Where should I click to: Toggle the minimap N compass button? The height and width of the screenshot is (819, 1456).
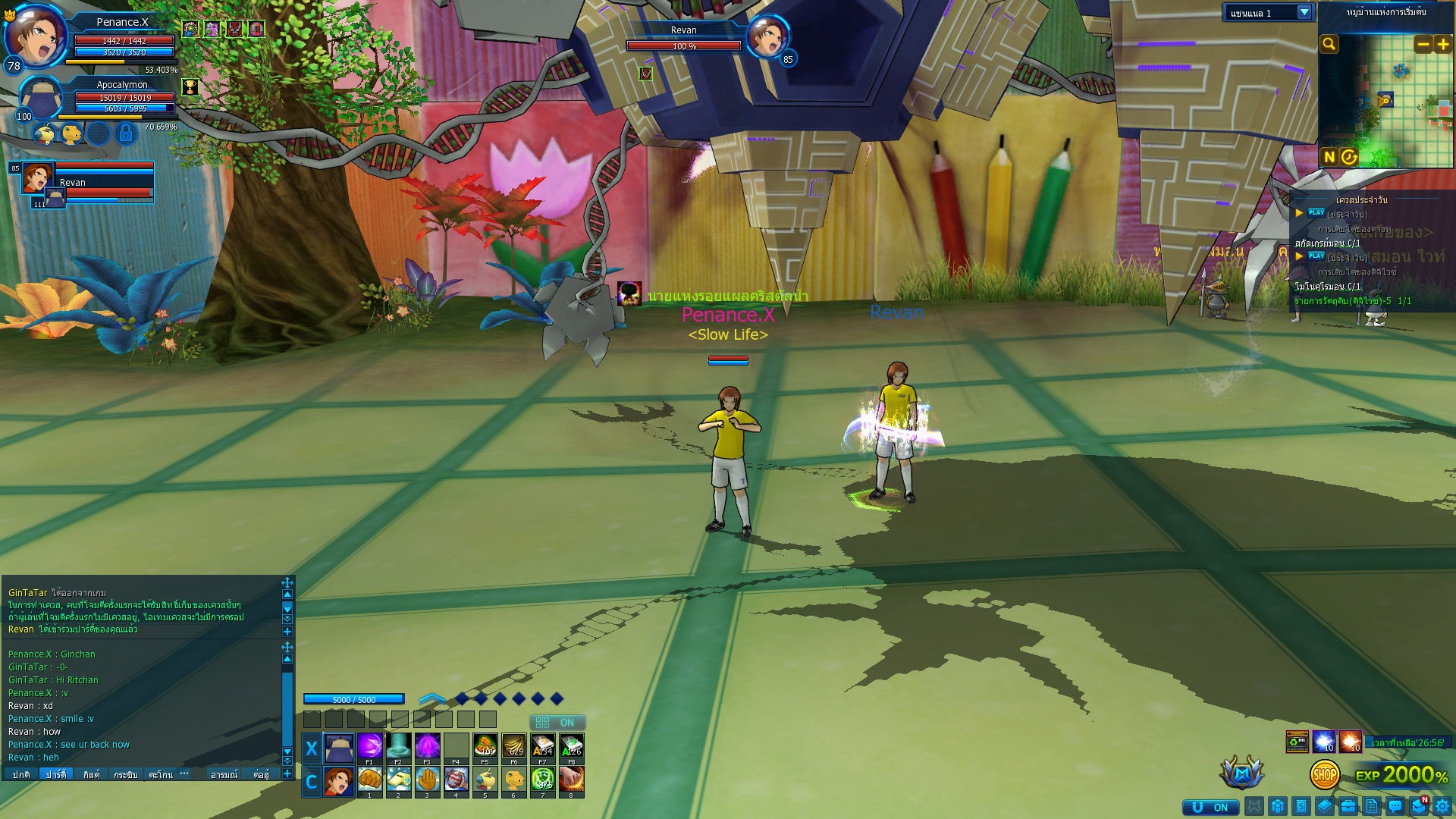tap(1329, 157)
